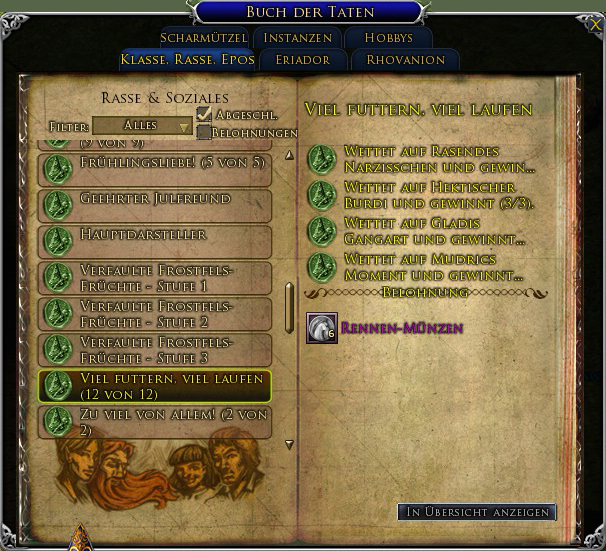Open the Eriador tab

pyautogui.click(x=298, y=60)
